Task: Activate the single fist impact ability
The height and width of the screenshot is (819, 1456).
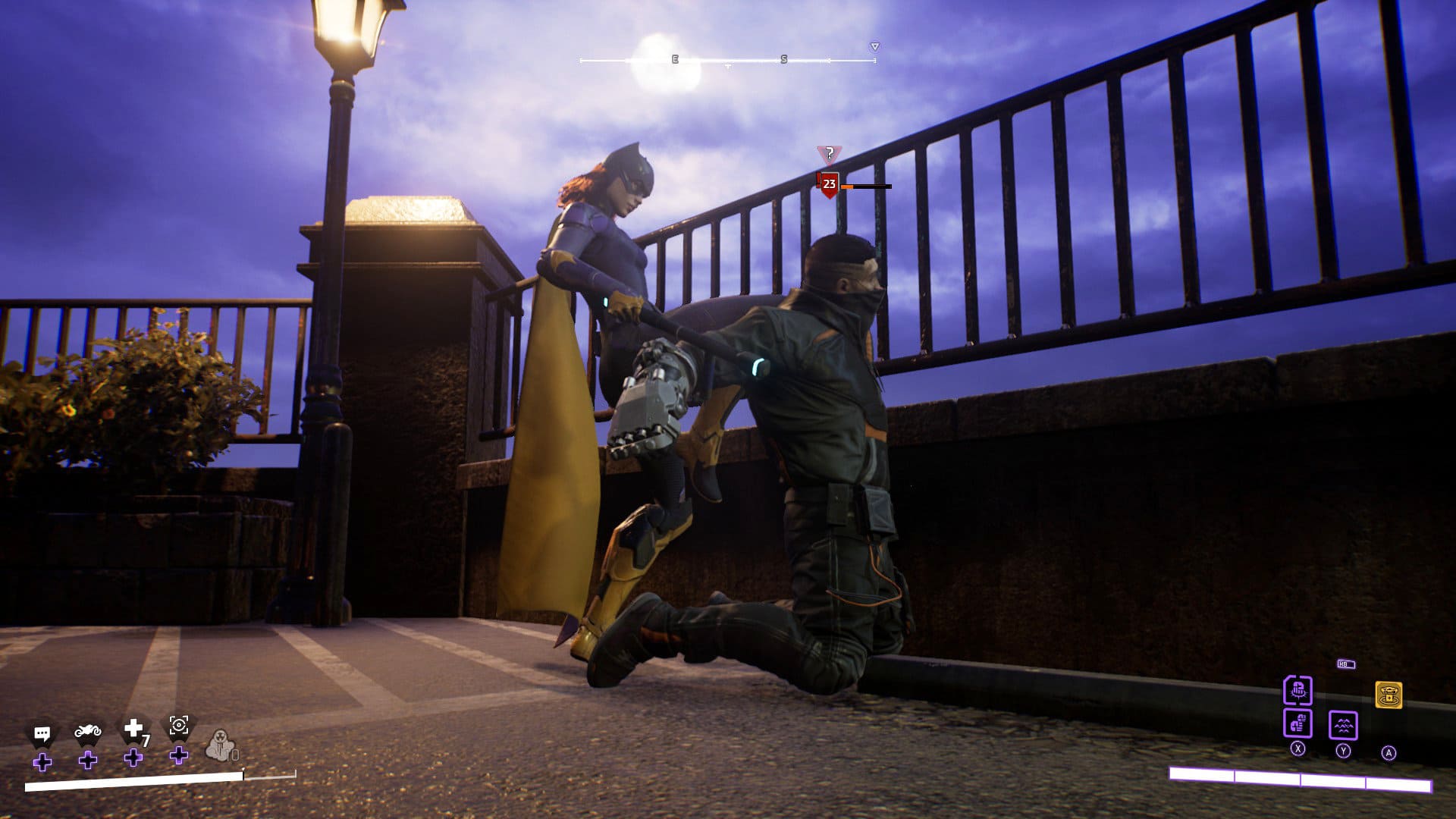Action: pos(1298,691)
